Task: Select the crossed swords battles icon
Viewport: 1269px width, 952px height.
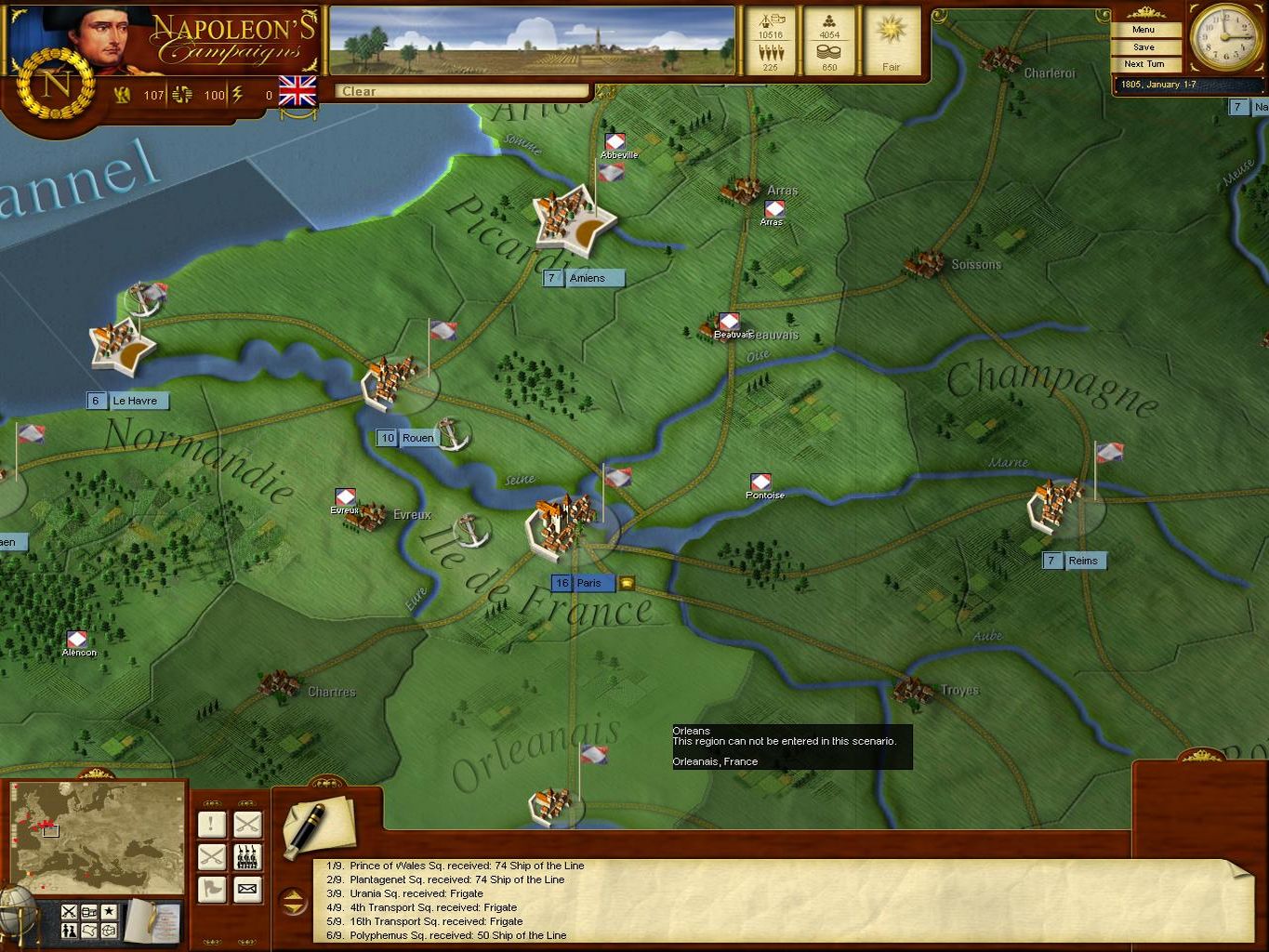Action: (x=247, y=823)
